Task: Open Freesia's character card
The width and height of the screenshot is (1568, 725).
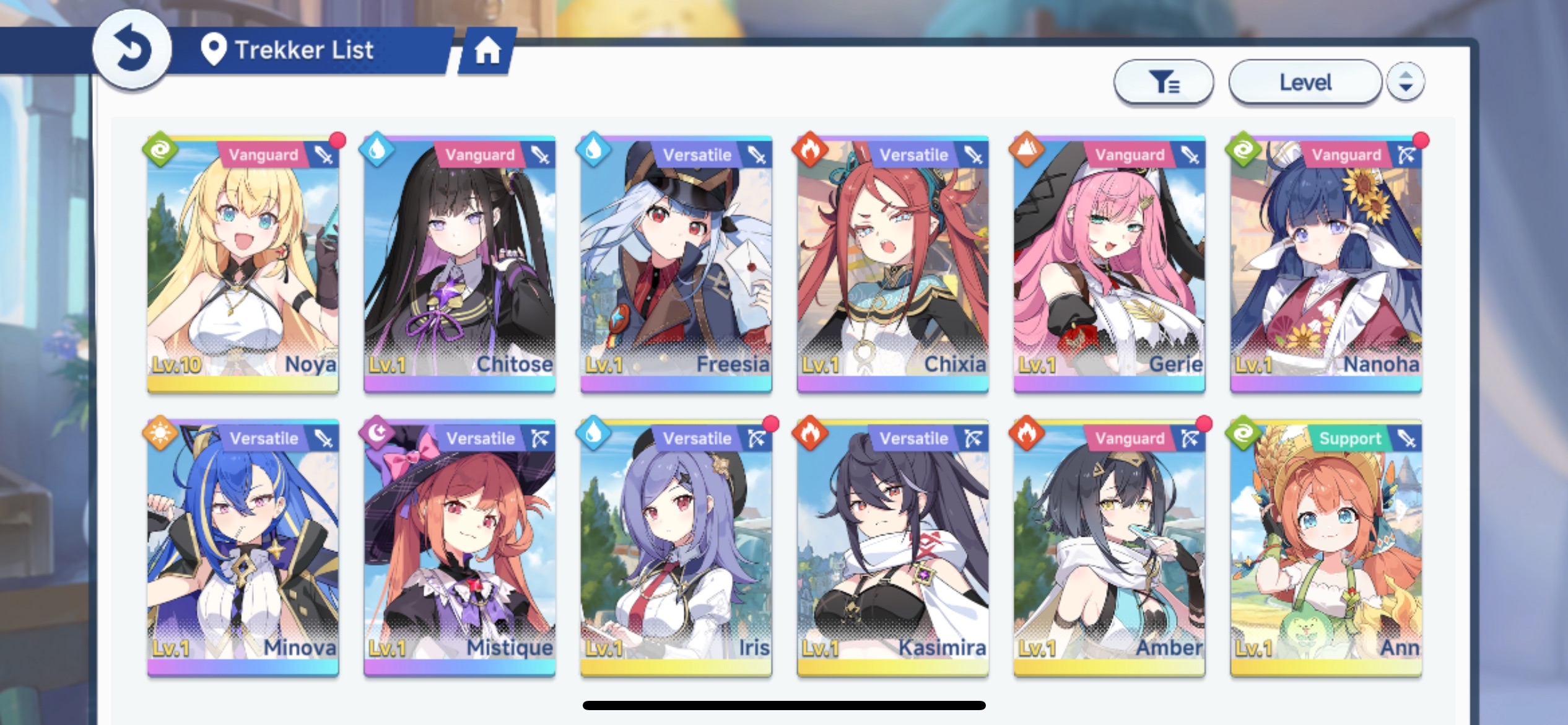Action: tap(676, 263)
